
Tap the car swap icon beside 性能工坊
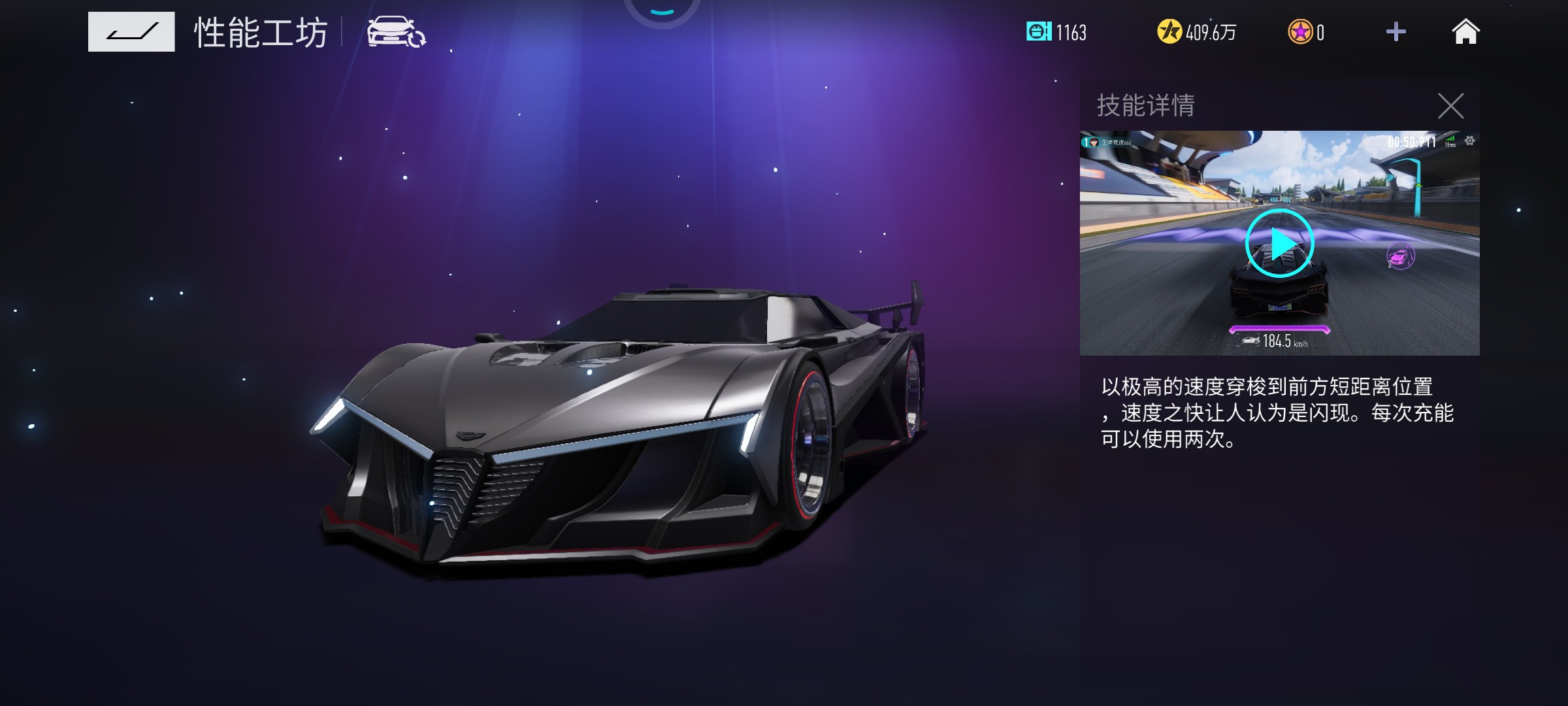click(396, 32)
